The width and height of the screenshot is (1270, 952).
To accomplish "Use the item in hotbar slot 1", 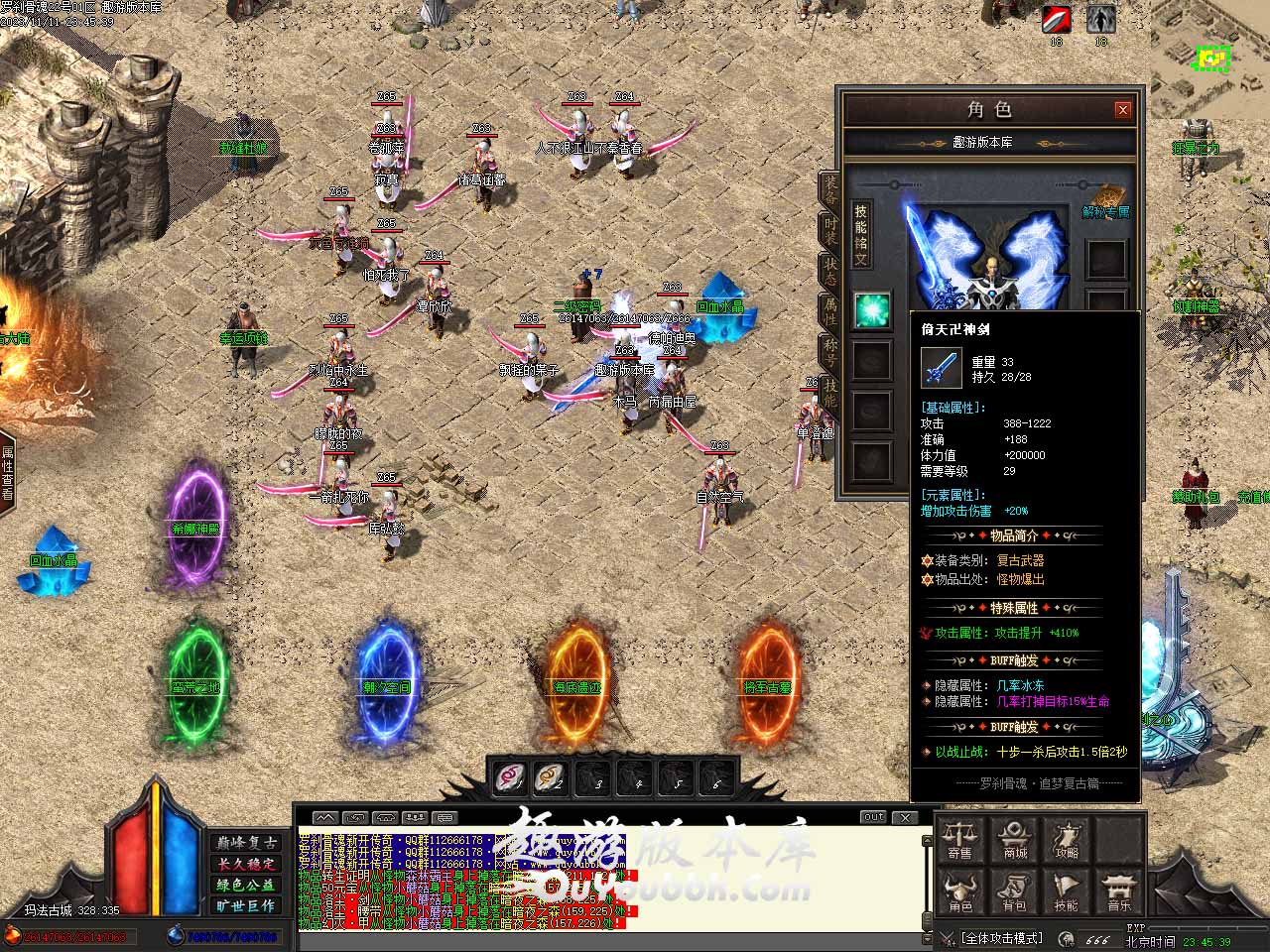I will 510,777.
